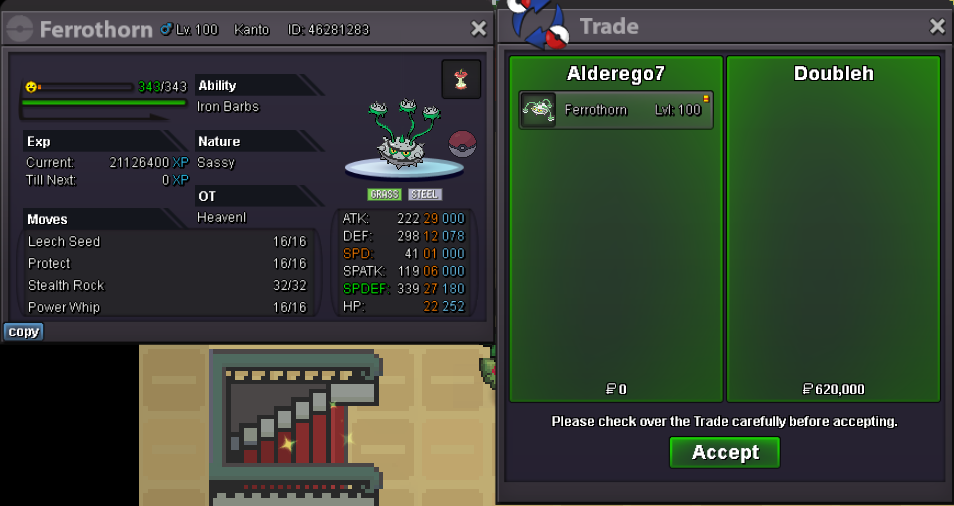
Task: Accept the trade
Action: click(724, 452)
